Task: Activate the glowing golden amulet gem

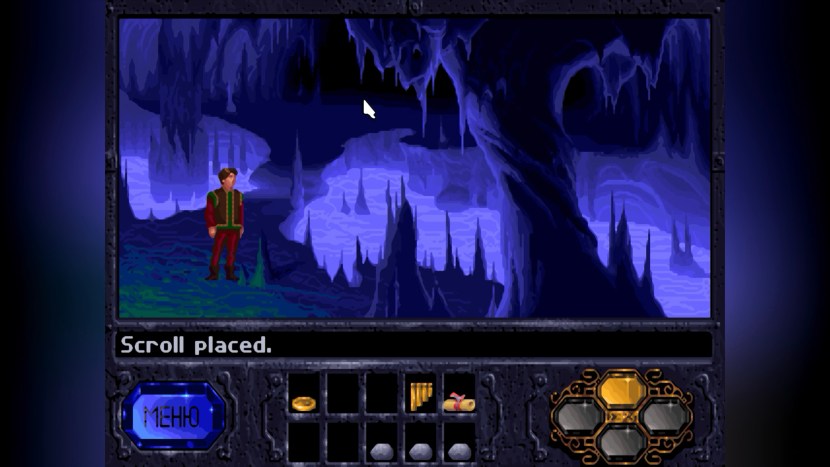Action: click(622, 387)
